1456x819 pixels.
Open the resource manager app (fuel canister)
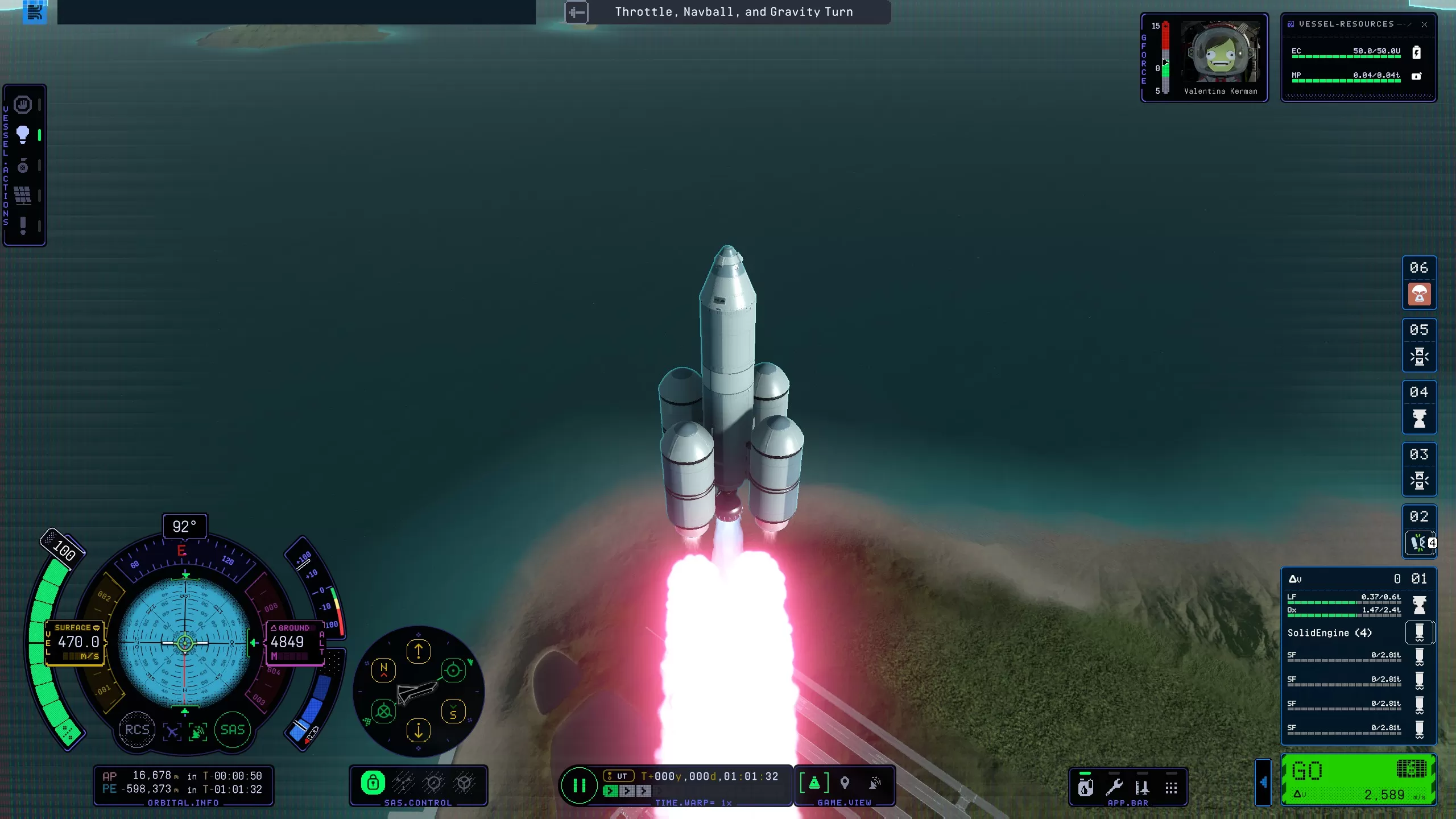click(1085, 787)
